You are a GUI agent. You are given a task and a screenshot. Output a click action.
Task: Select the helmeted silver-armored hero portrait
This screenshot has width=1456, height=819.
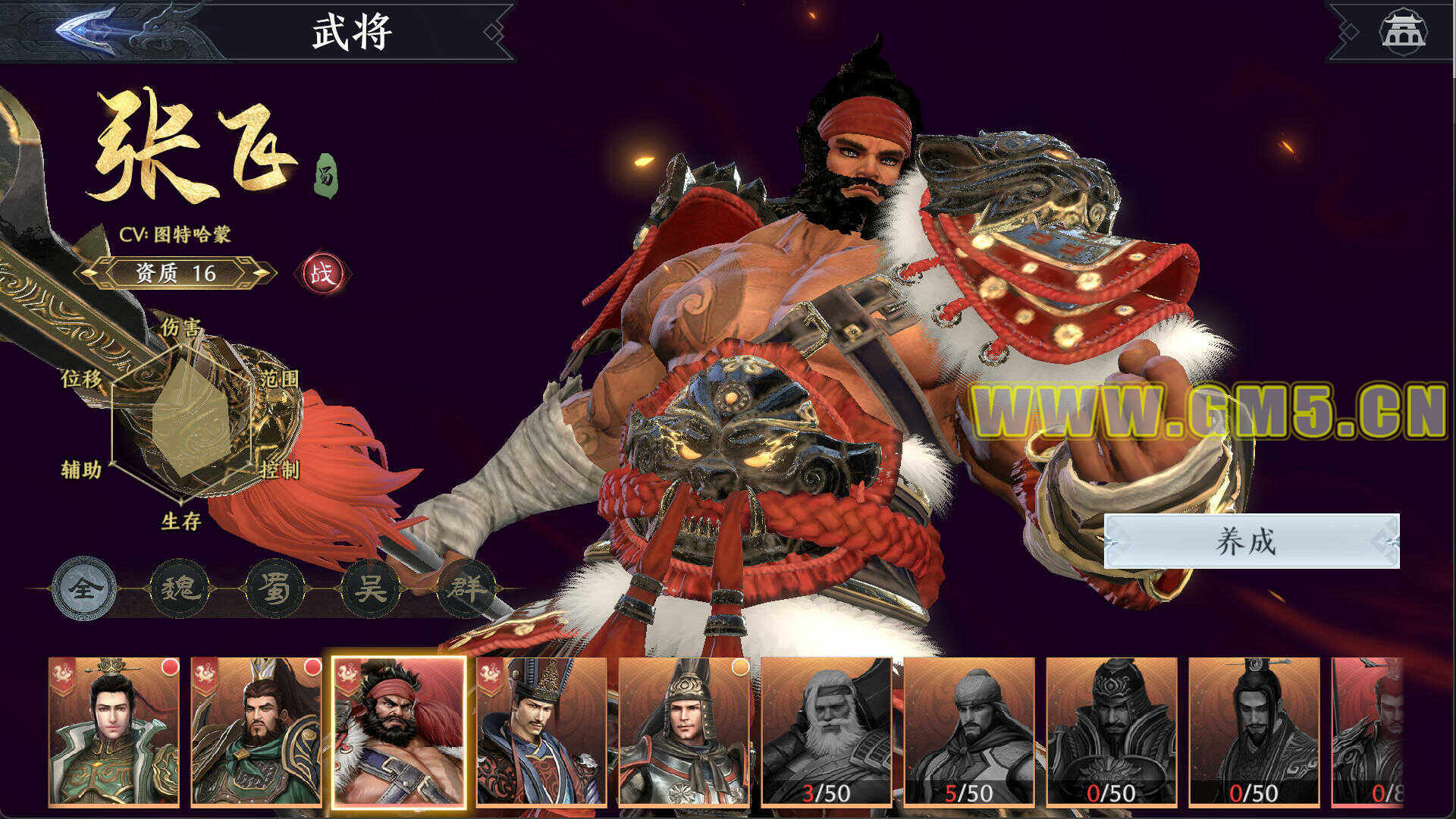coord(684,731)
